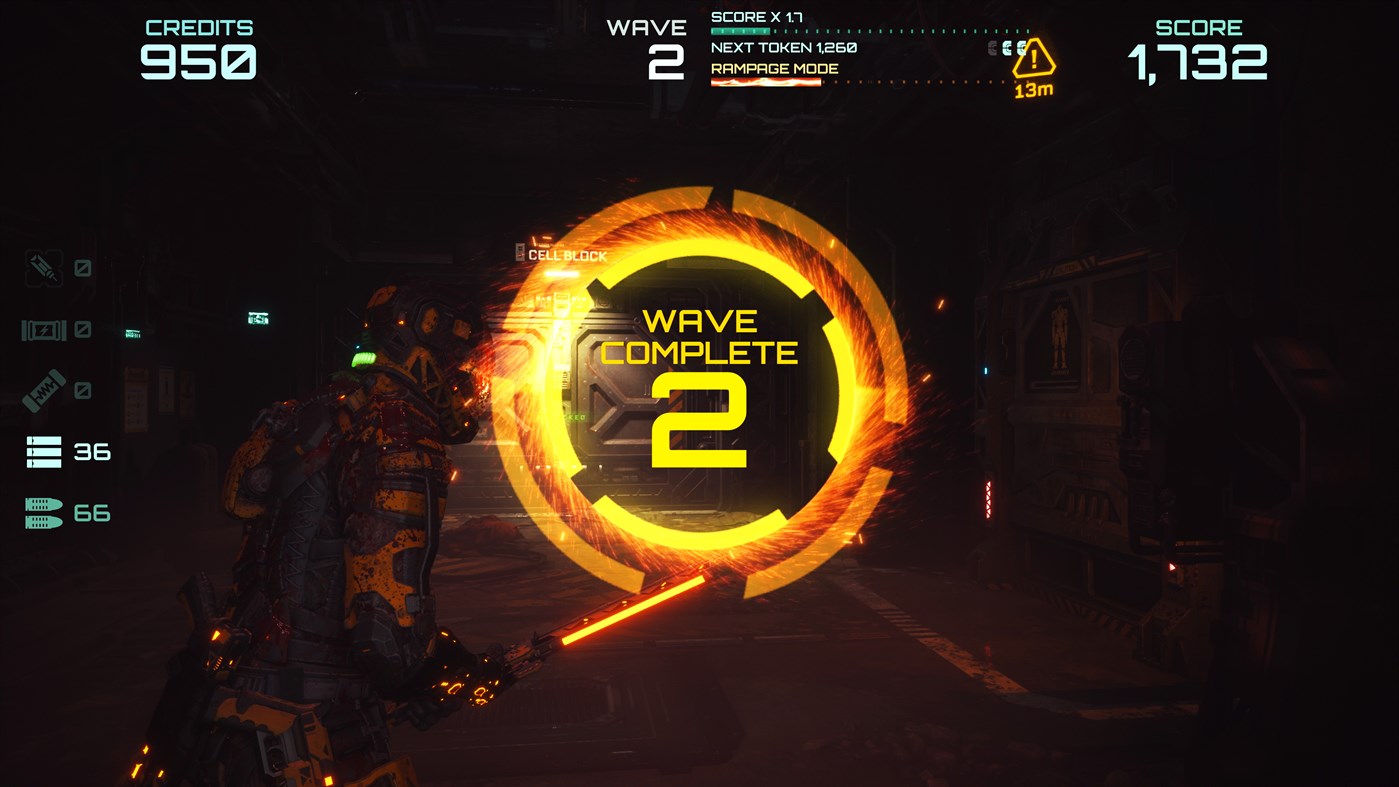The height and width of the screenshot is (787, 1399).
Task: Open the Credits counter display
Action: pyautogui.click(x=199, y=45)
